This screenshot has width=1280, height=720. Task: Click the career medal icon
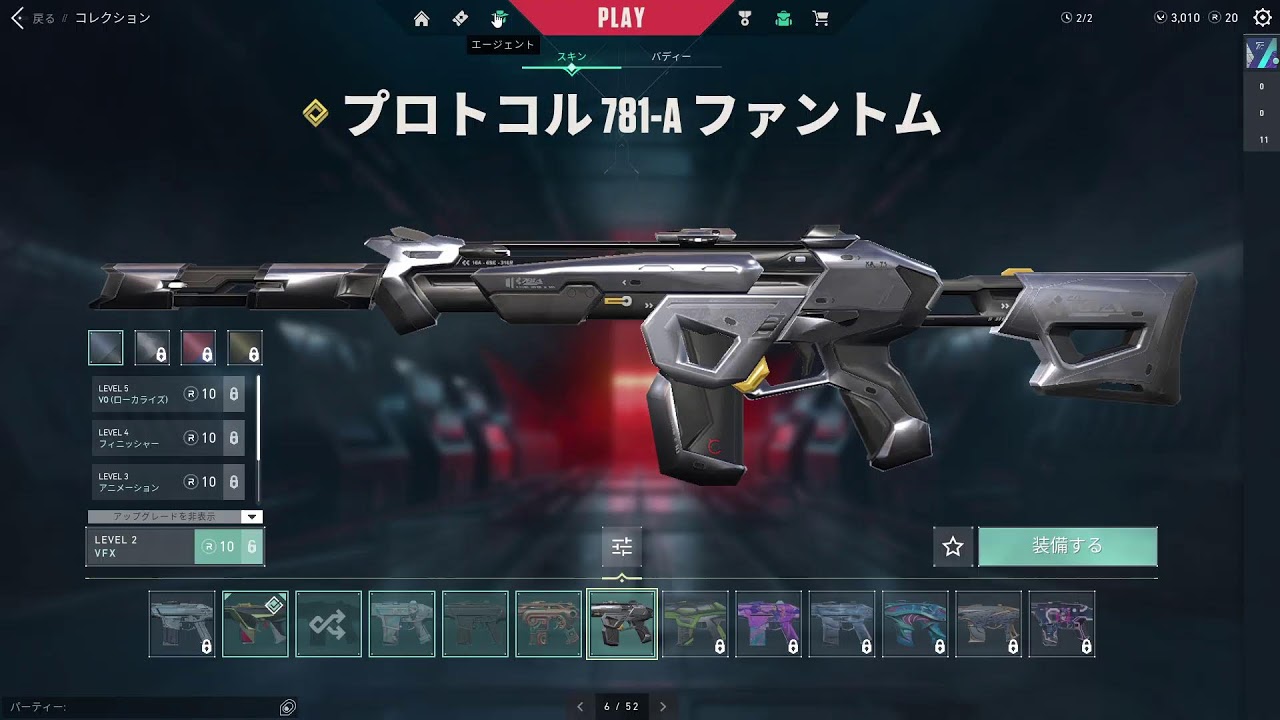point(743,17)
